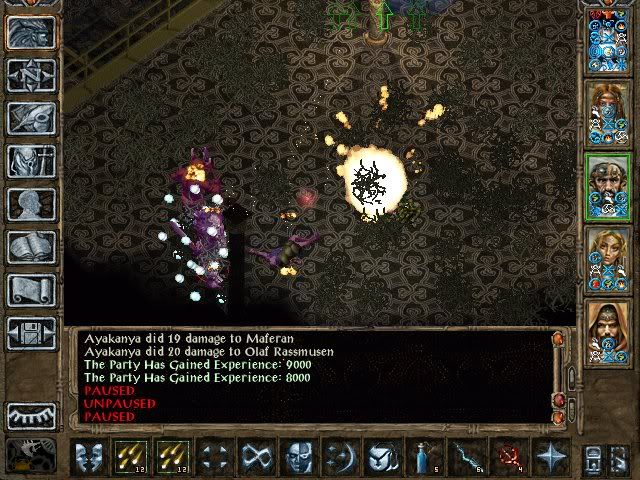Use the blue potion quick slot

[424, 456]
